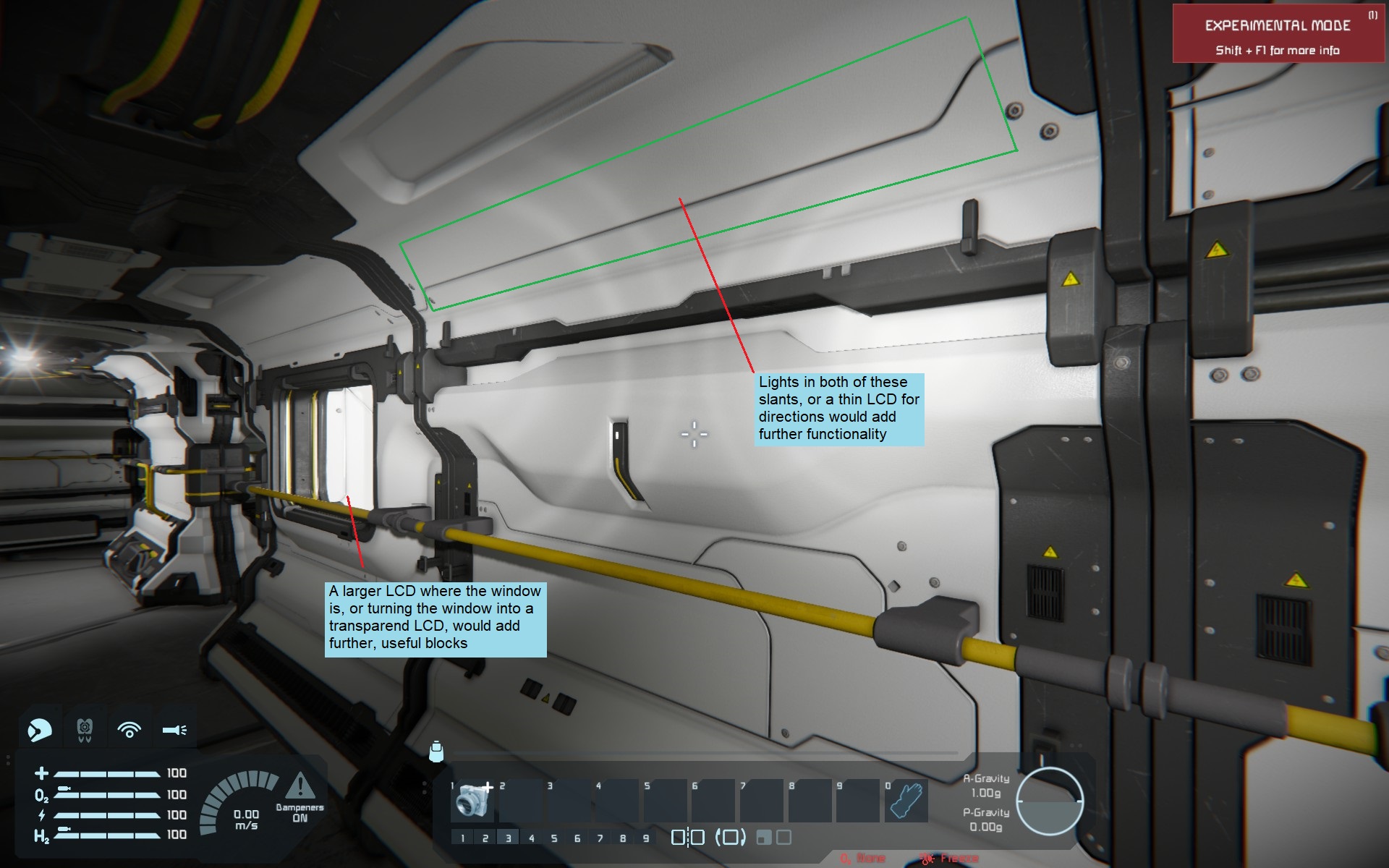Toggle the helmet icon

coord(40,730)
